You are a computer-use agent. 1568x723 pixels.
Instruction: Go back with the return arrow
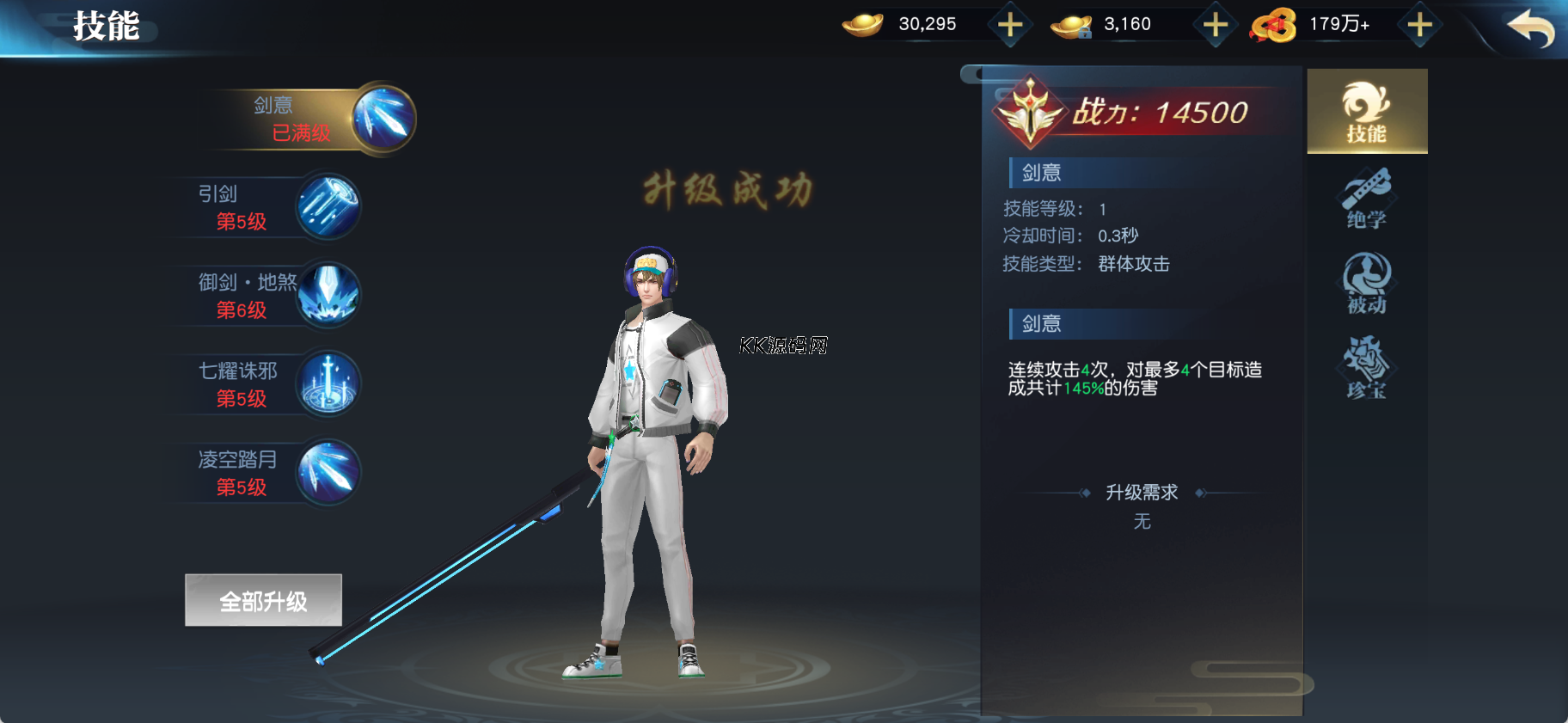coord(1531,28)
